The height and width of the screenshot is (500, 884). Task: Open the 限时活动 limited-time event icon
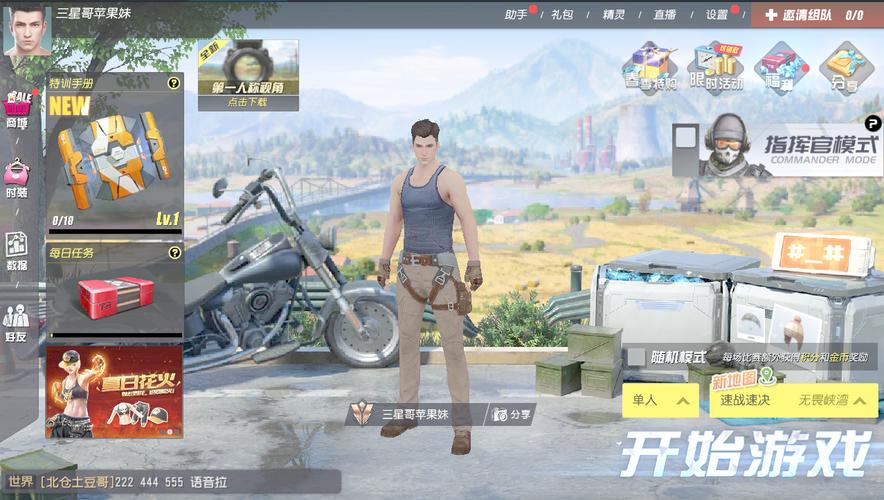[716, 67]
